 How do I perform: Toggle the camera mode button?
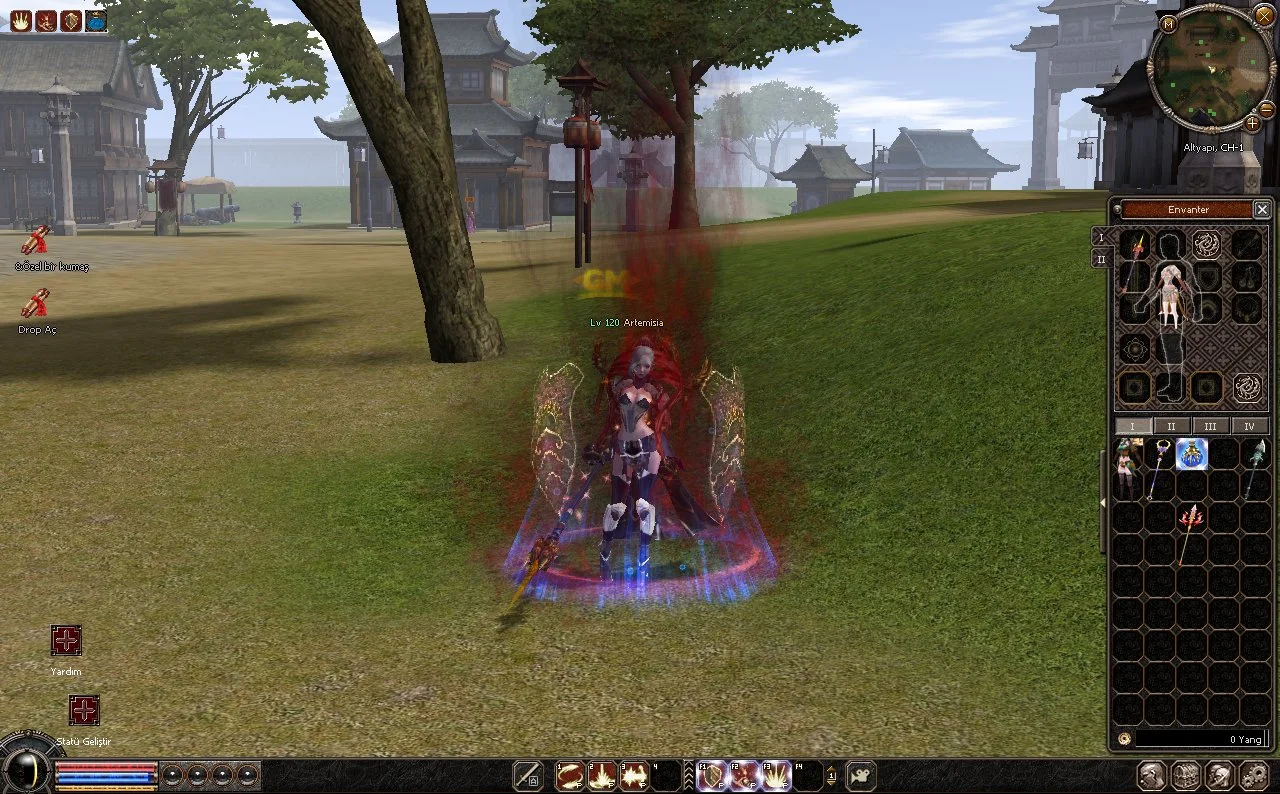tap(861, 776)
